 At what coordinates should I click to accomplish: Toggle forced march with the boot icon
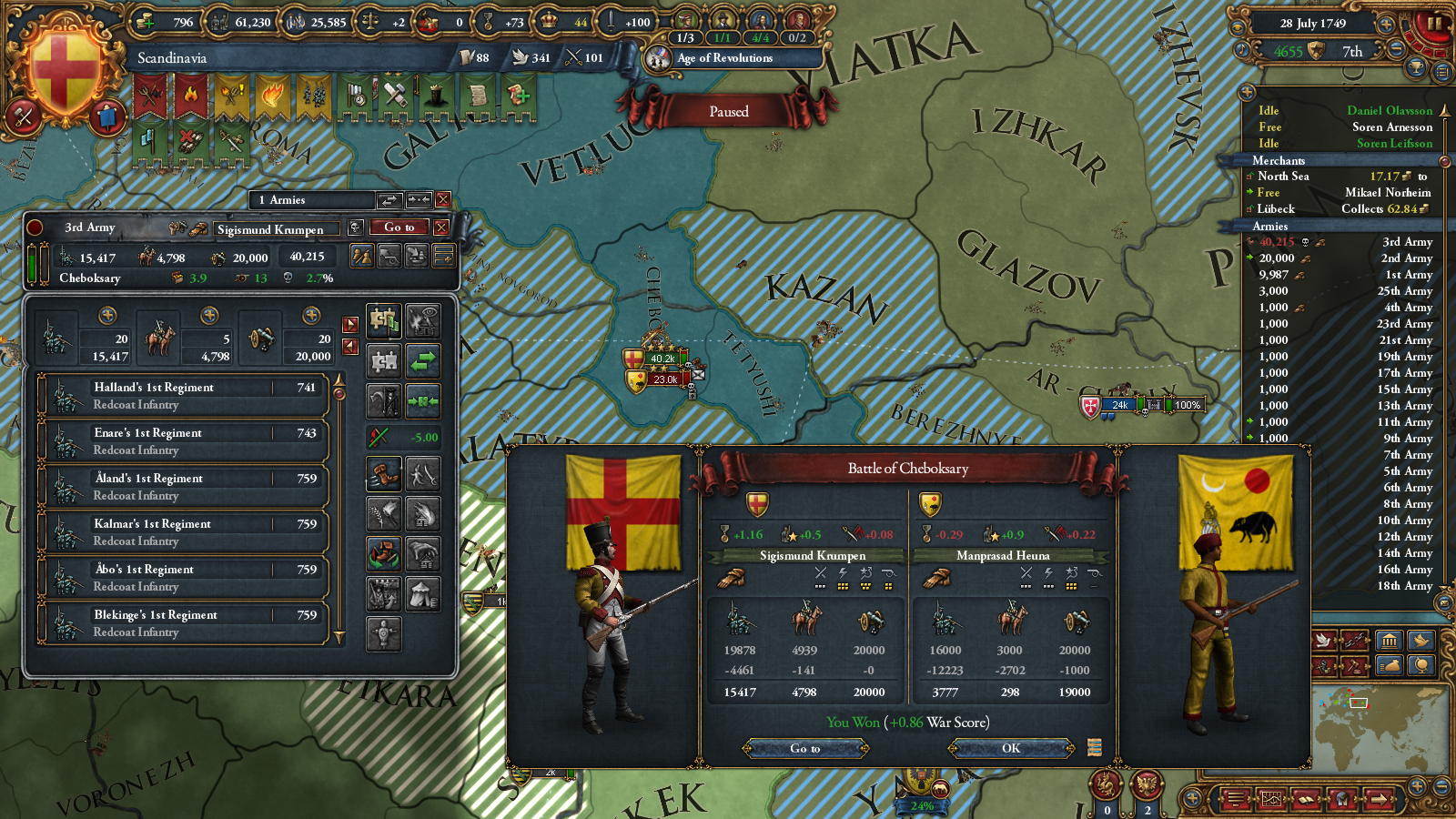(383, 471)
